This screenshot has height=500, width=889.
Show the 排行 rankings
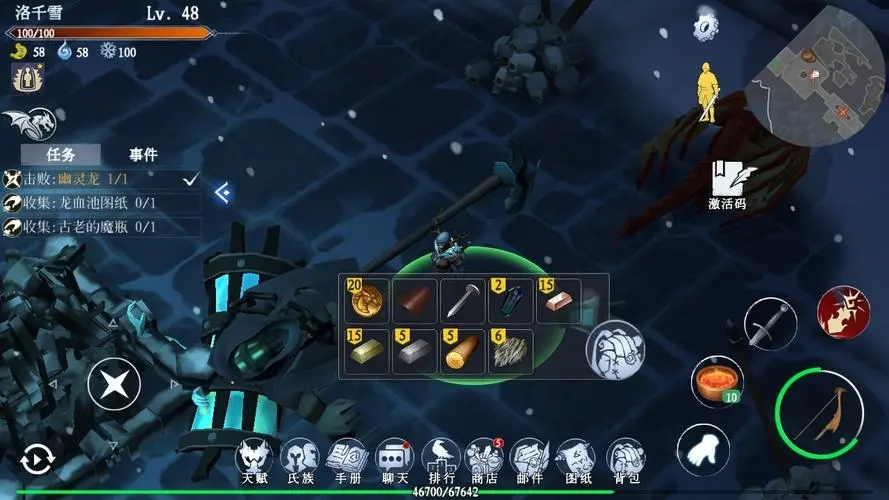pos(441,461)
